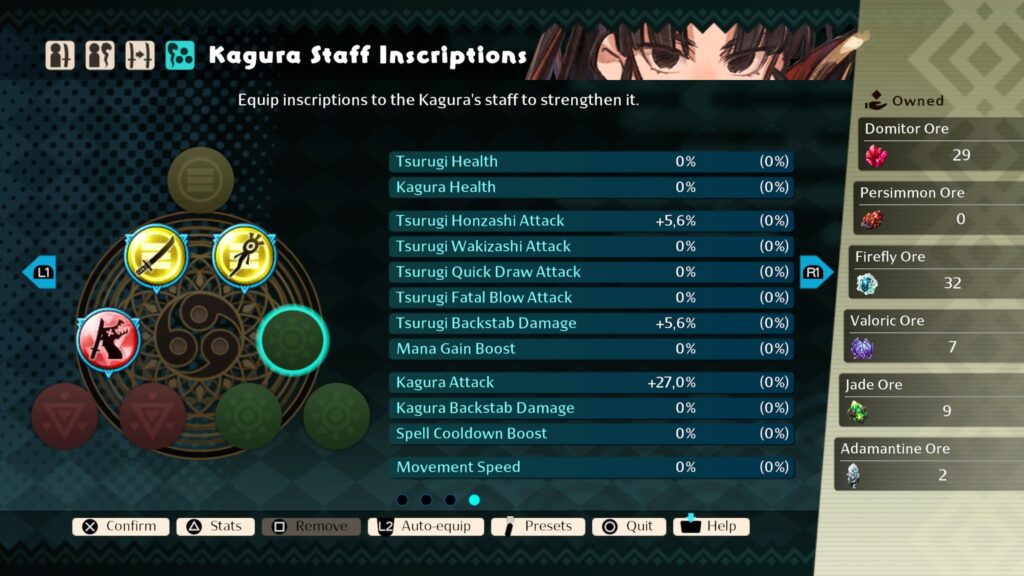The width and height of the screenshot is (1024, 576).
Task: Select the Kagura Attack stat row
Action: (591, 382)
